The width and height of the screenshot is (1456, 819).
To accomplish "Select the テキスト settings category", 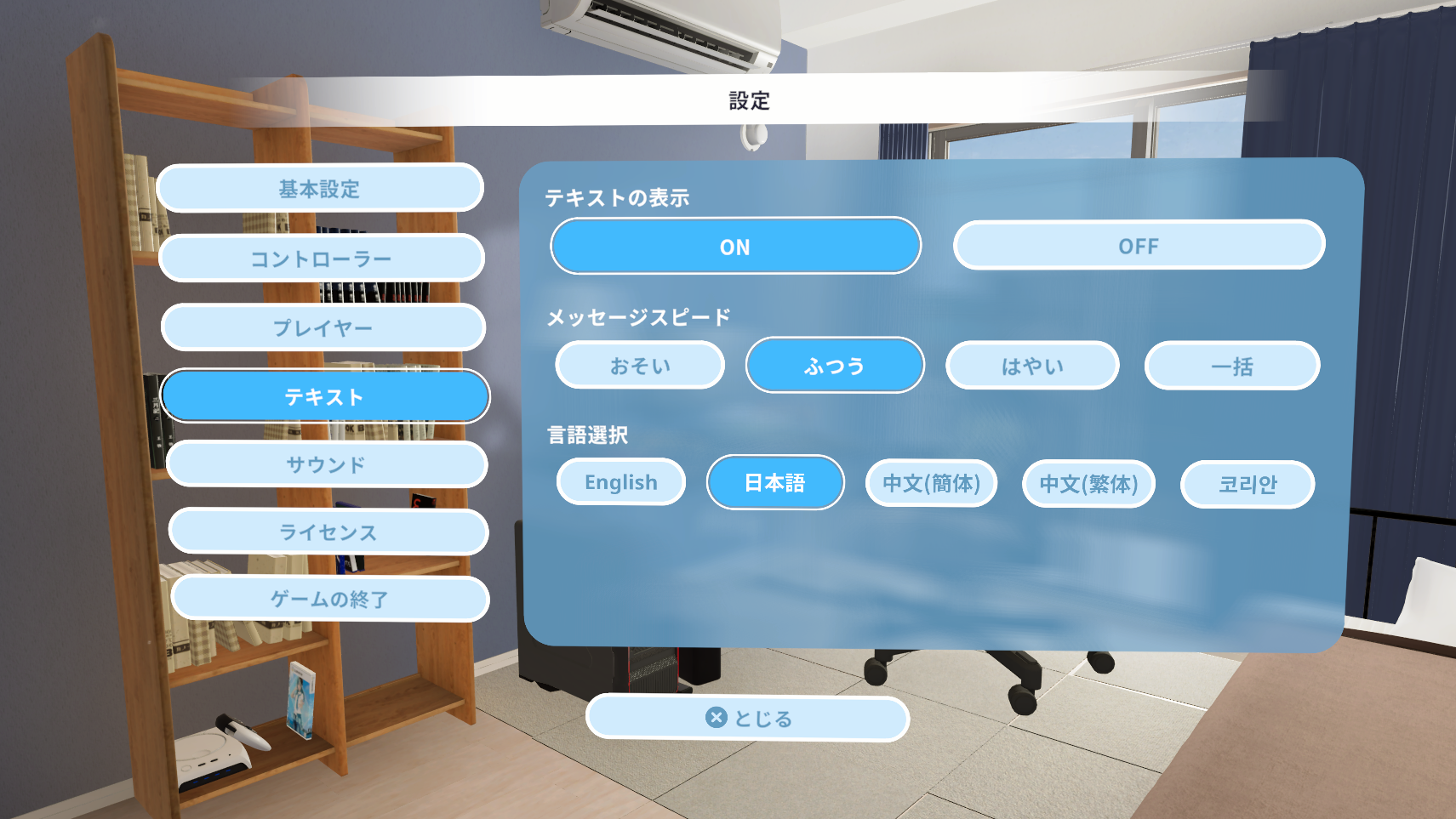I will (x=328, y=395).
